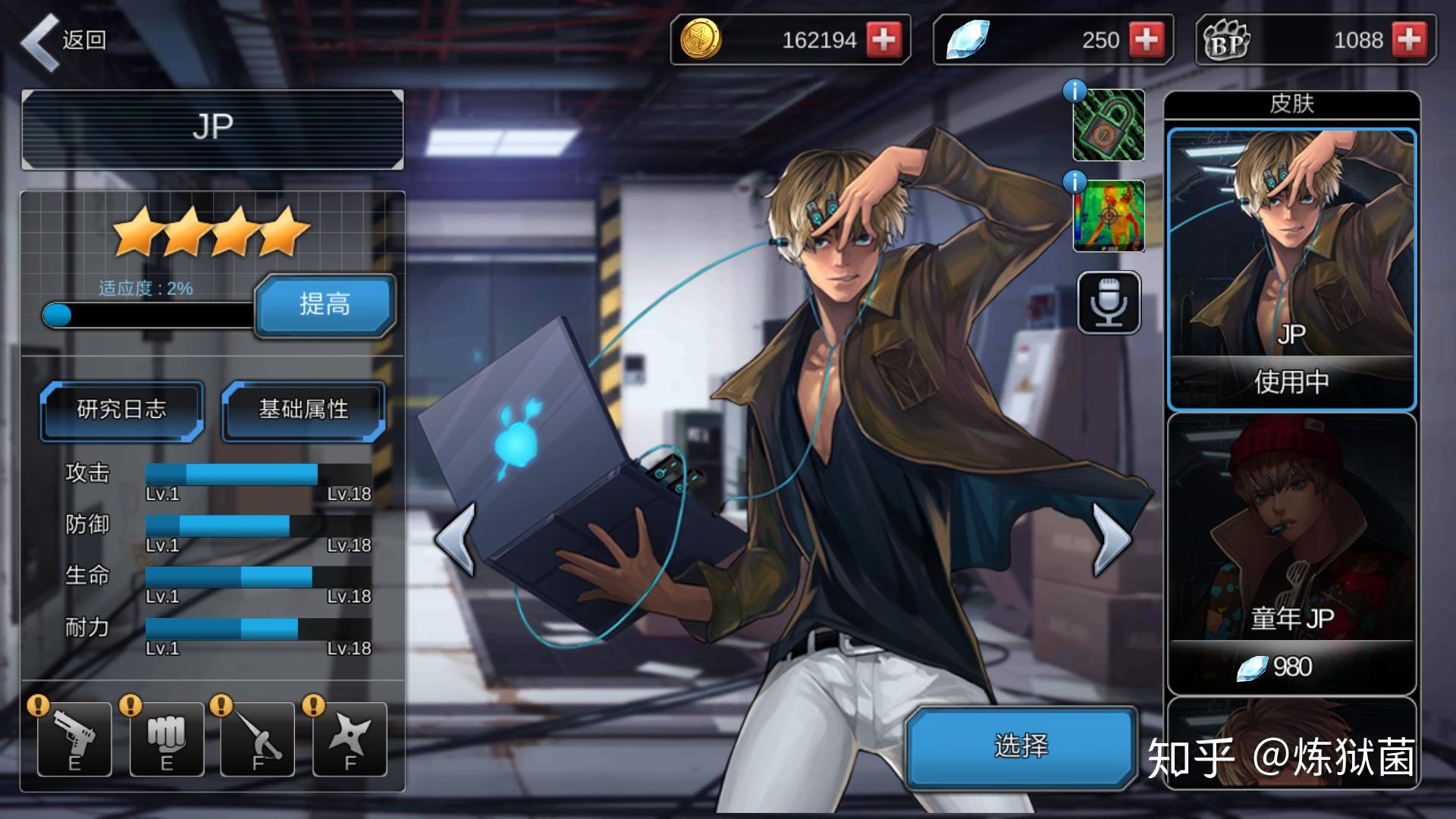Pick the 童年 JP skin costing 980 diamonds
1456x819 pixels.
coord(1291,554)
